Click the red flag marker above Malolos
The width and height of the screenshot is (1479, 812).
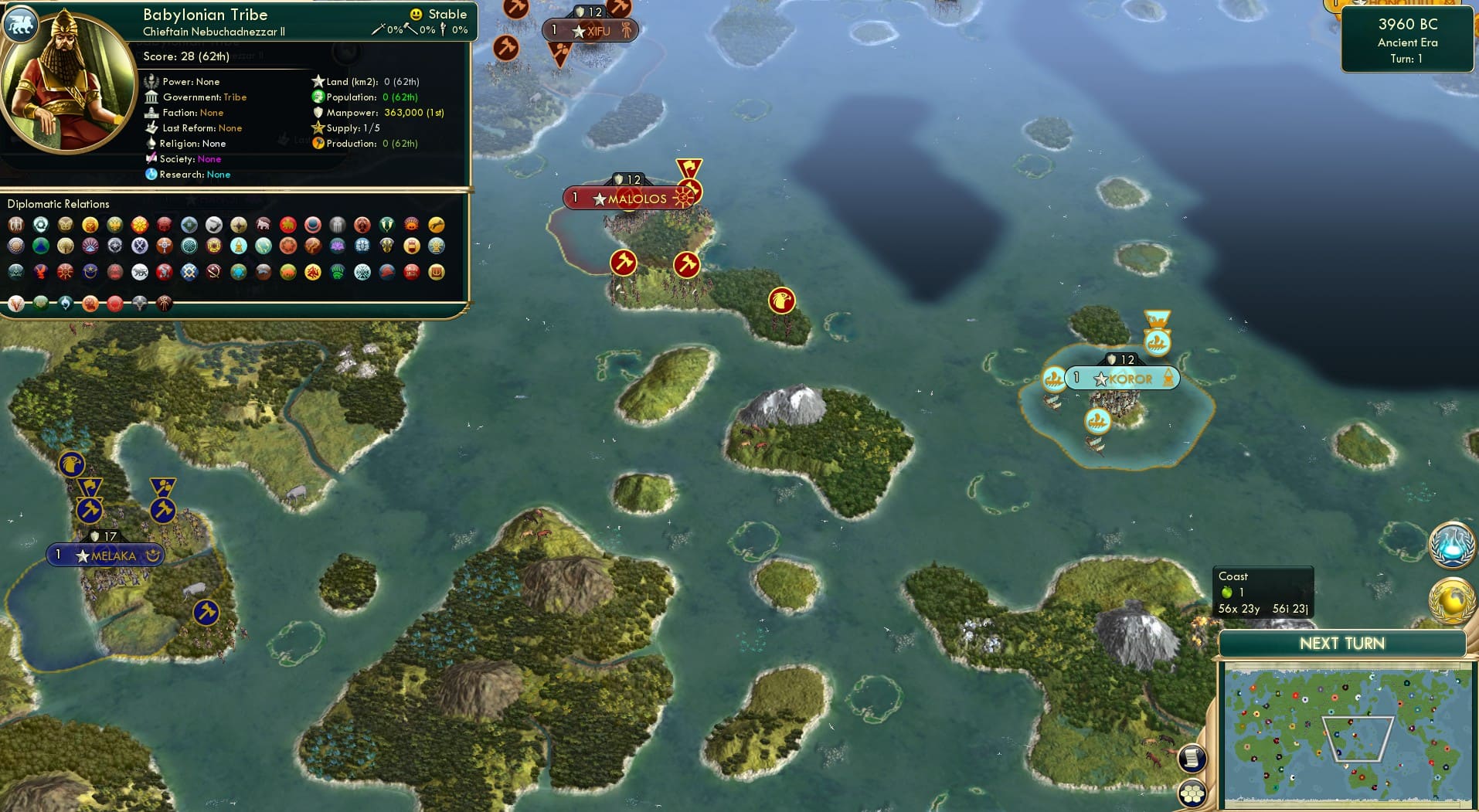tap(688, 166)
